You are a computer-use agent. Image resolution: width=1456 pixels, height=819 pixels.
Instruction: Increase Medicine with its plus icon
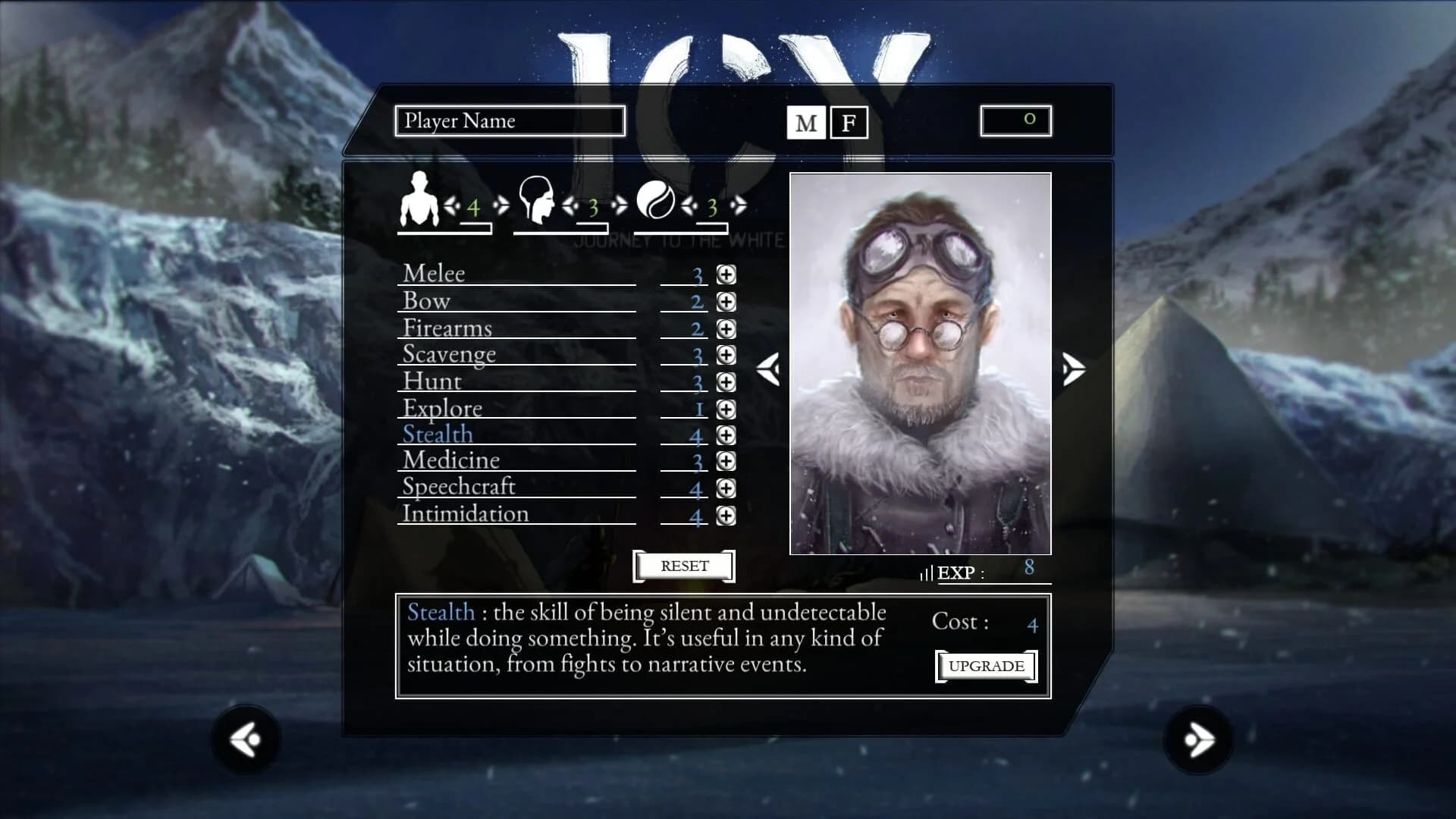coord(726,462)
